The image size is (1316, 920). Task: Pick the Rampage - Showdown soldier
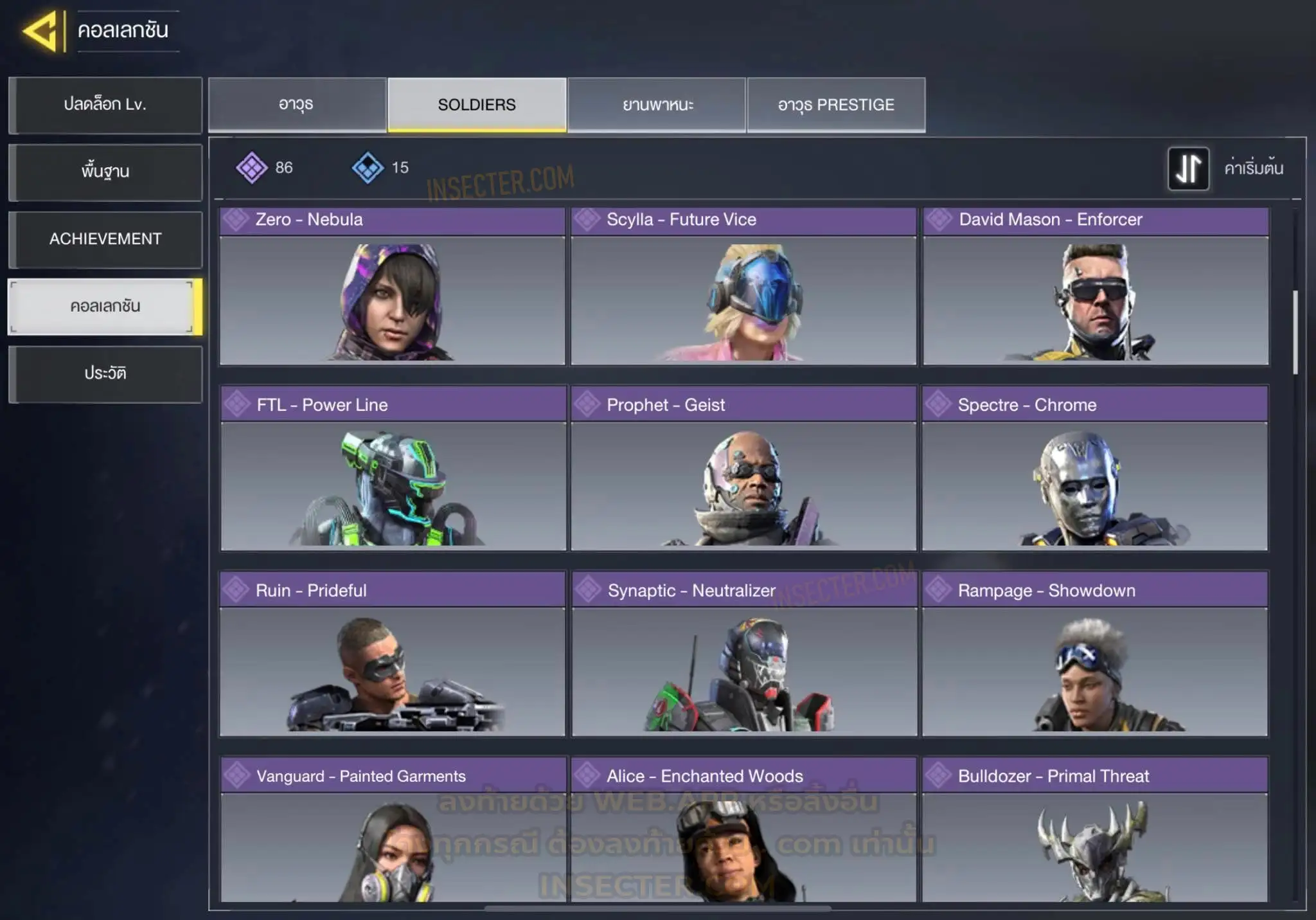tap(1095, 654)
